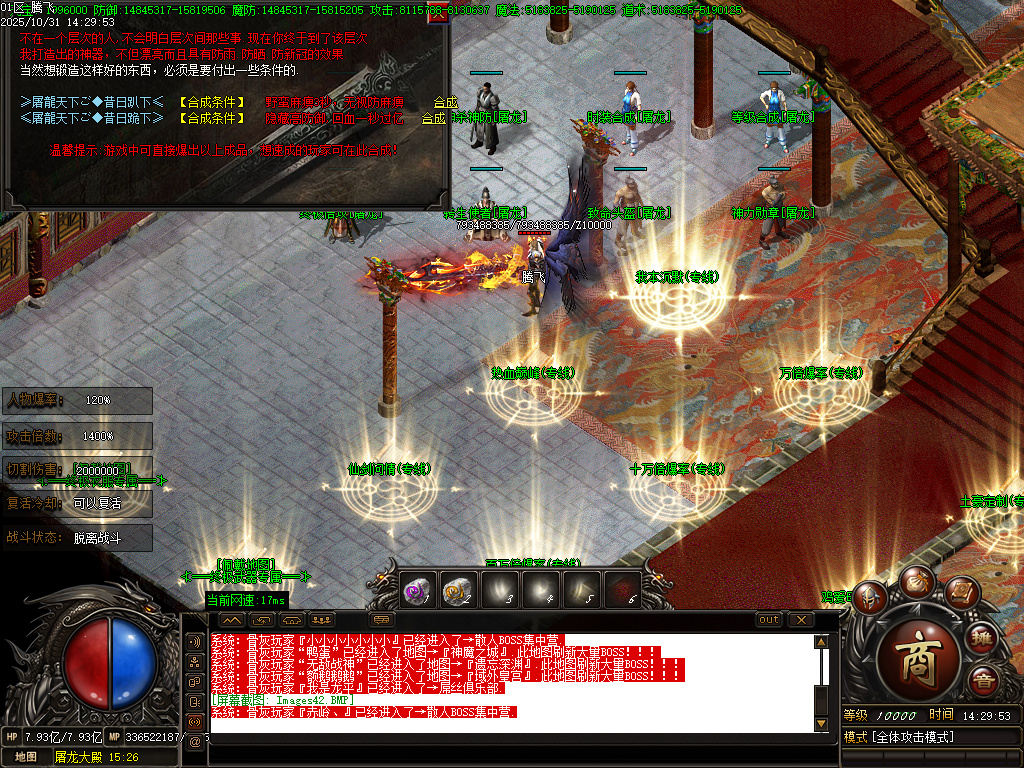Viewport: 1024px width, 768px height.
Task: Click the first 合成 link for 昔日趴下
Action: [x=445, y=102]
